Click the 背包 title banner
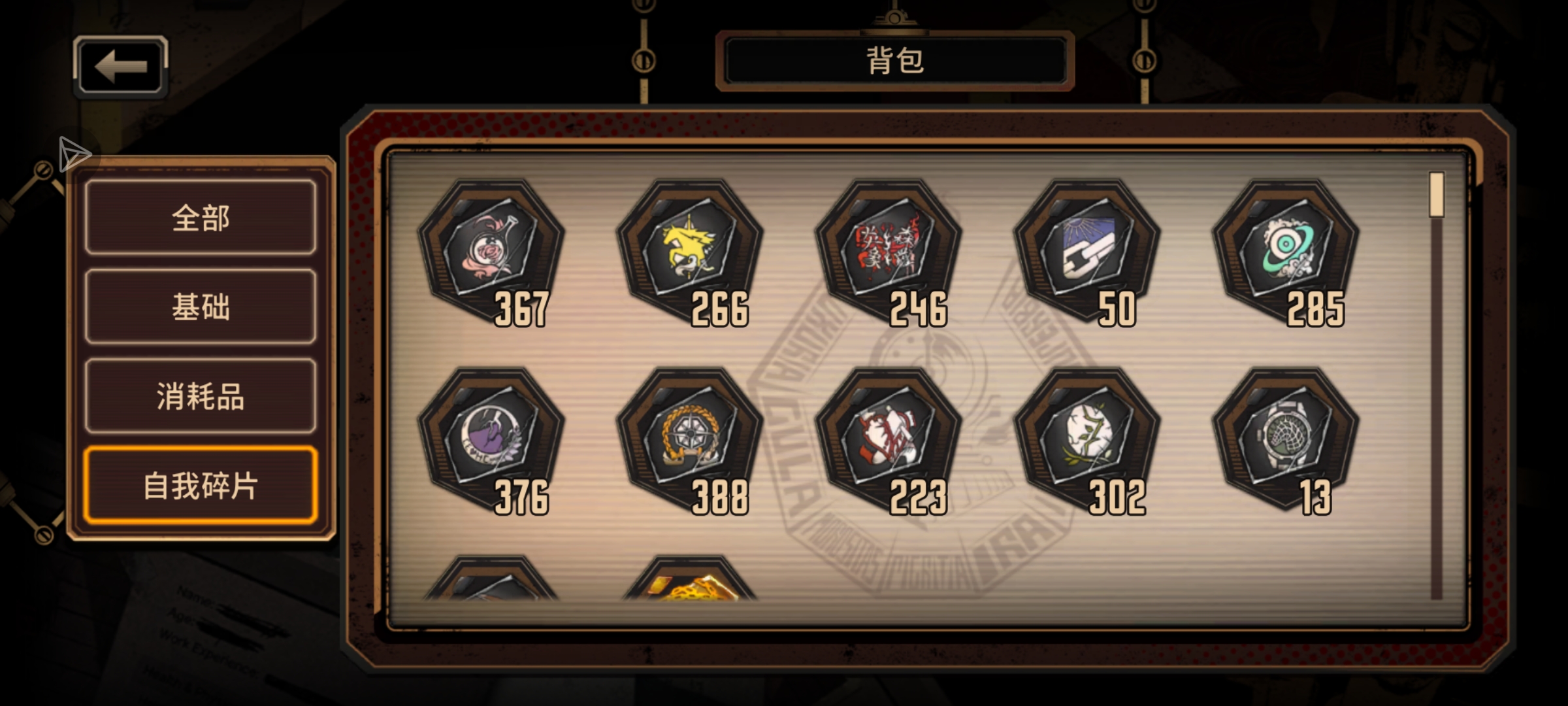This screenshot has width=1568, height=706. pyautogui.click(x=897, y=61)
